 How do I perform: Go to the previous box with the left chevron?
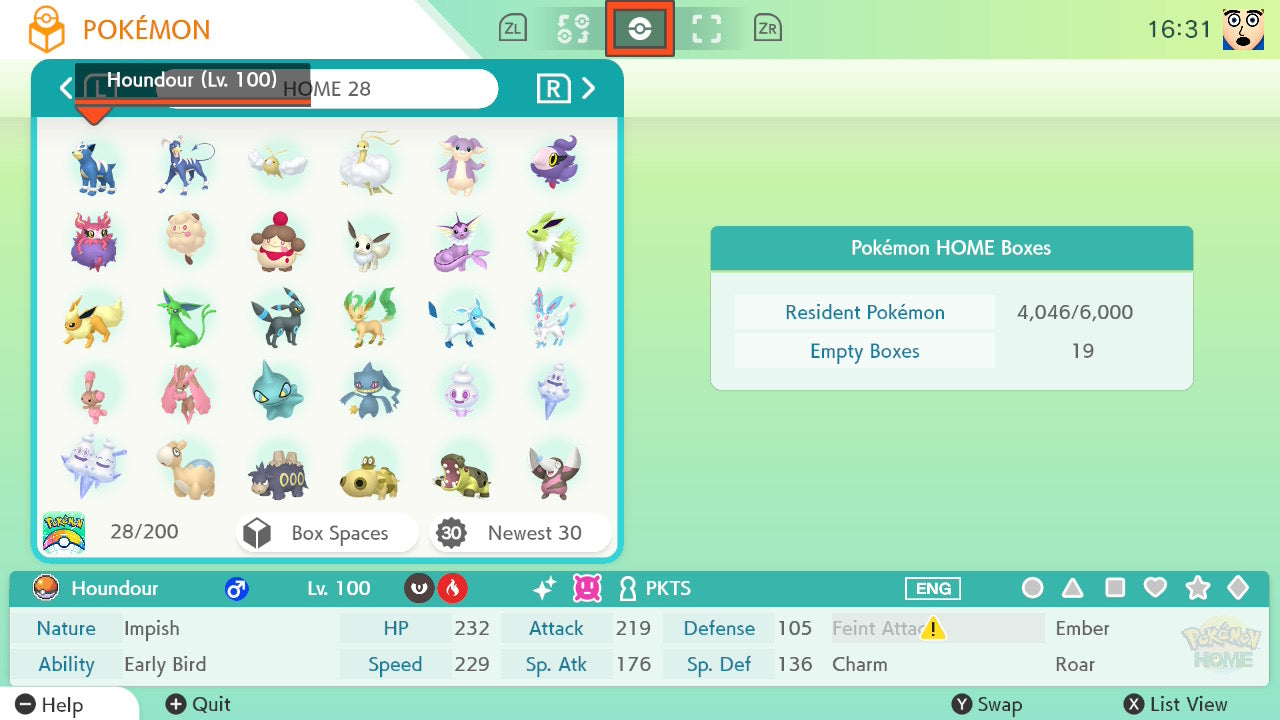[66, 88]
